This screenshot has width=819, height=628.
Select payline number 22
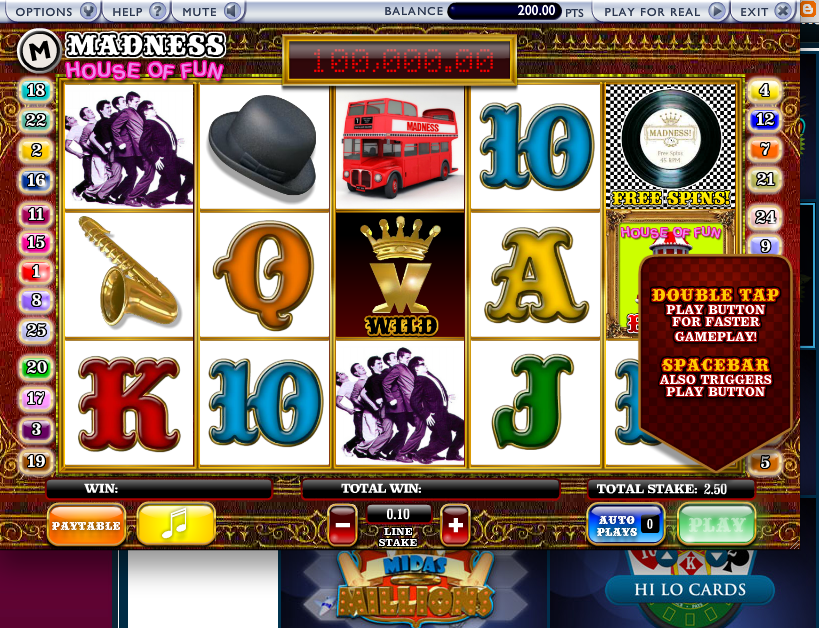pos(36,120)
